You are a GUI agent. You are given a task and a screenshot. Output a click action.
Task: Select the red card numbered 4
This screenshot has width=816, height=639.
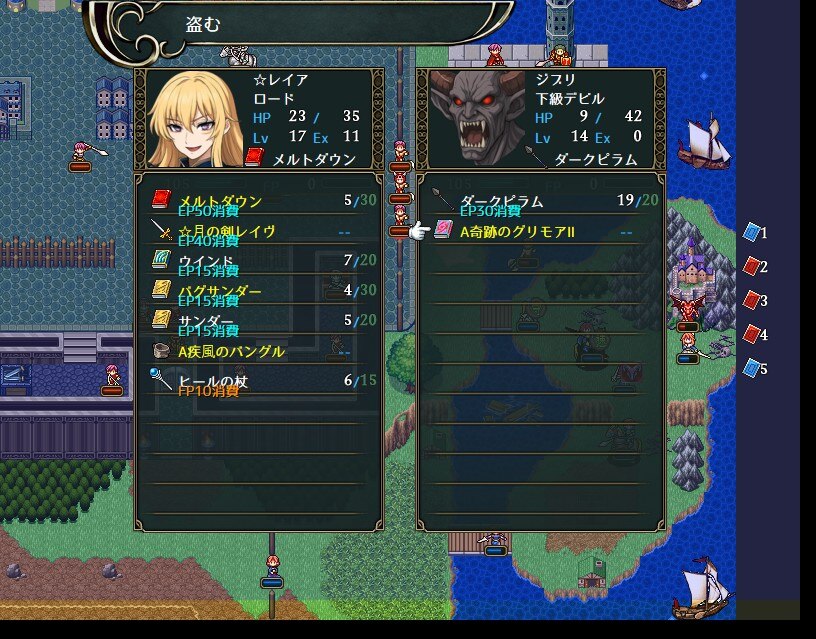(753, 335)
